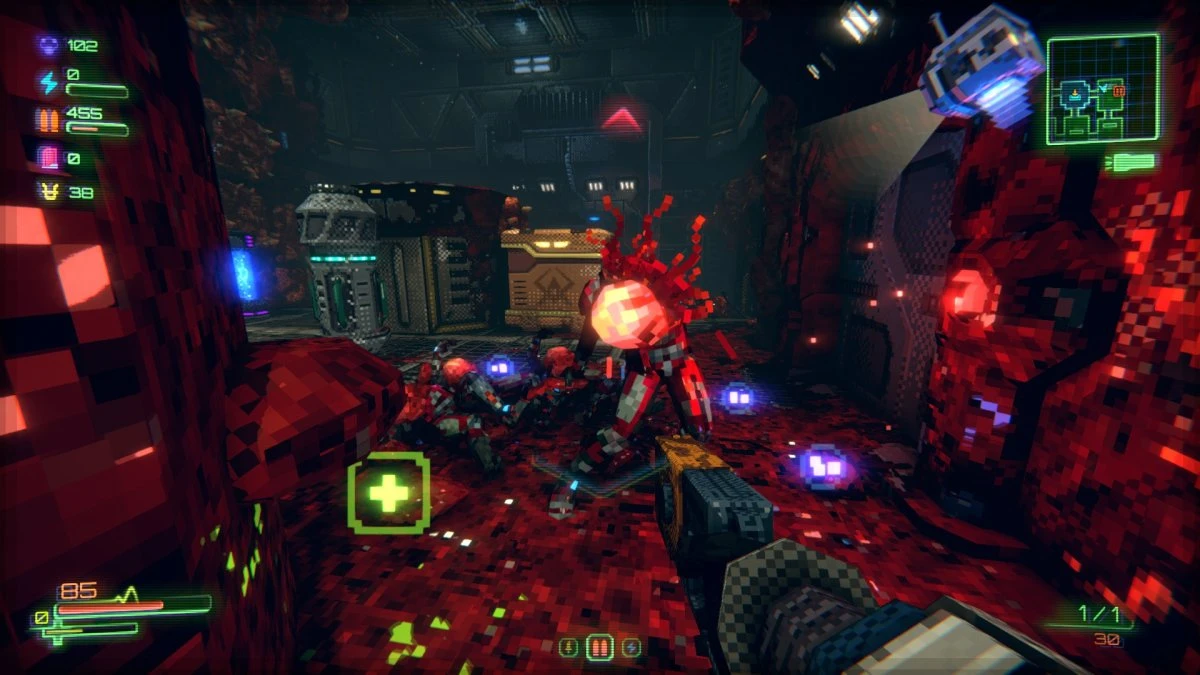Select the bullet ammo slot in the weapon bar
This screenshot has width=1200, height=675.
tap(600, 647)
